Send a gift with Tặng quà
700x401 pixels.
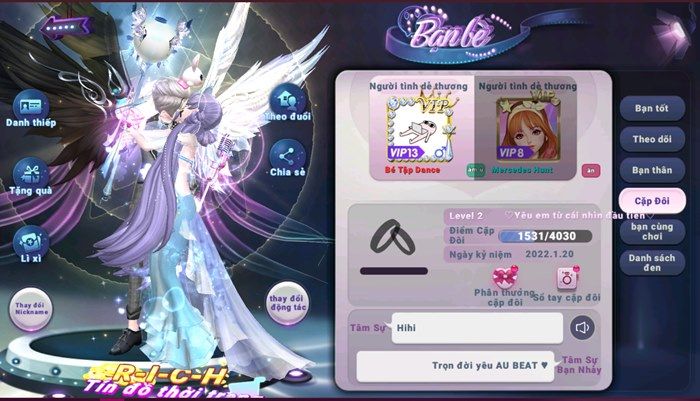30,172
